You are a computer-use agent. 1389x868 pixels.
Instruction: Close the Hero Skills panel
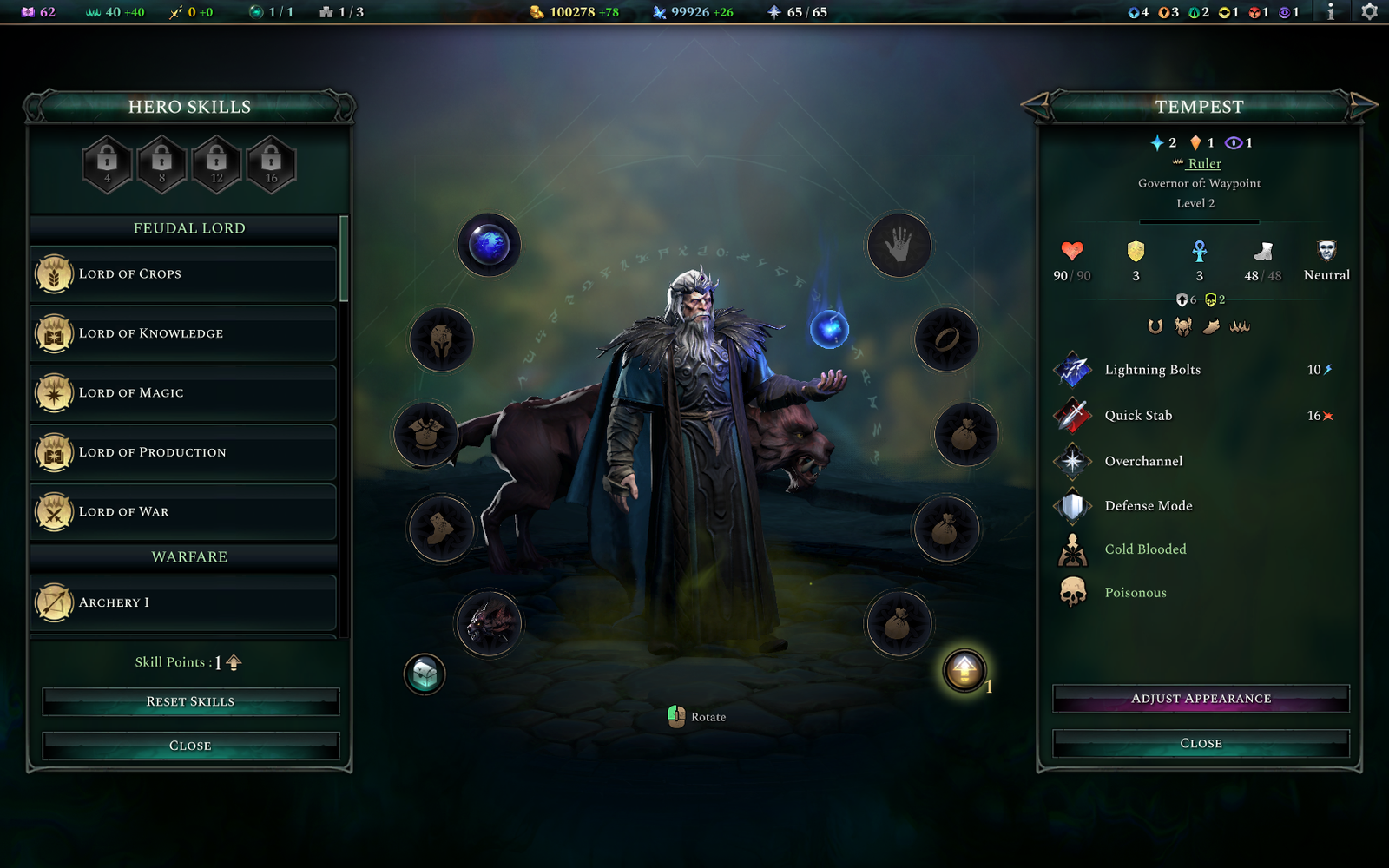(190, 746)
